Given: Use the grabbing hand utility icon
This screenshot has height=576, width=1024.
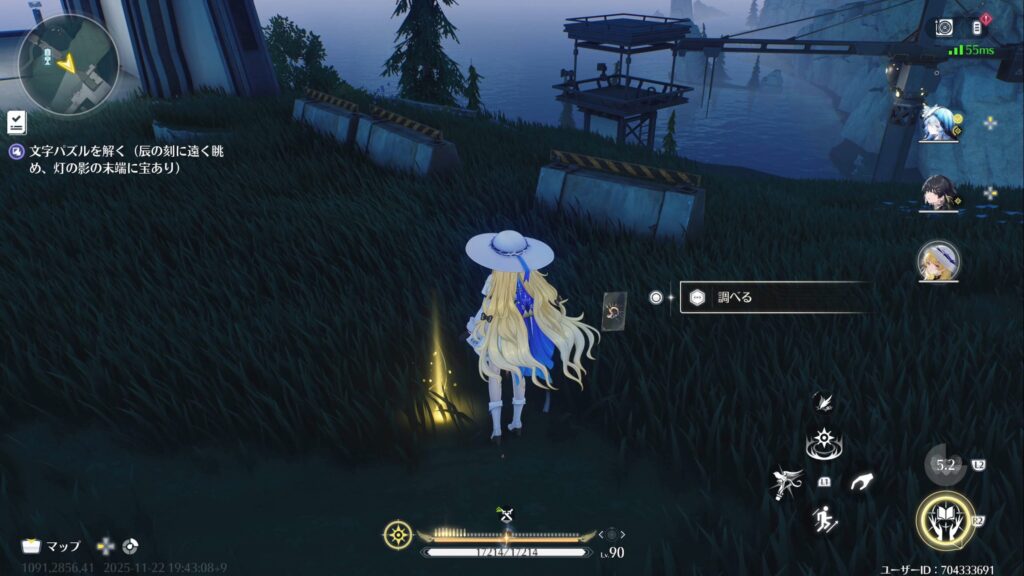Looking at the screenshot, I should click(x=860, y=482).
